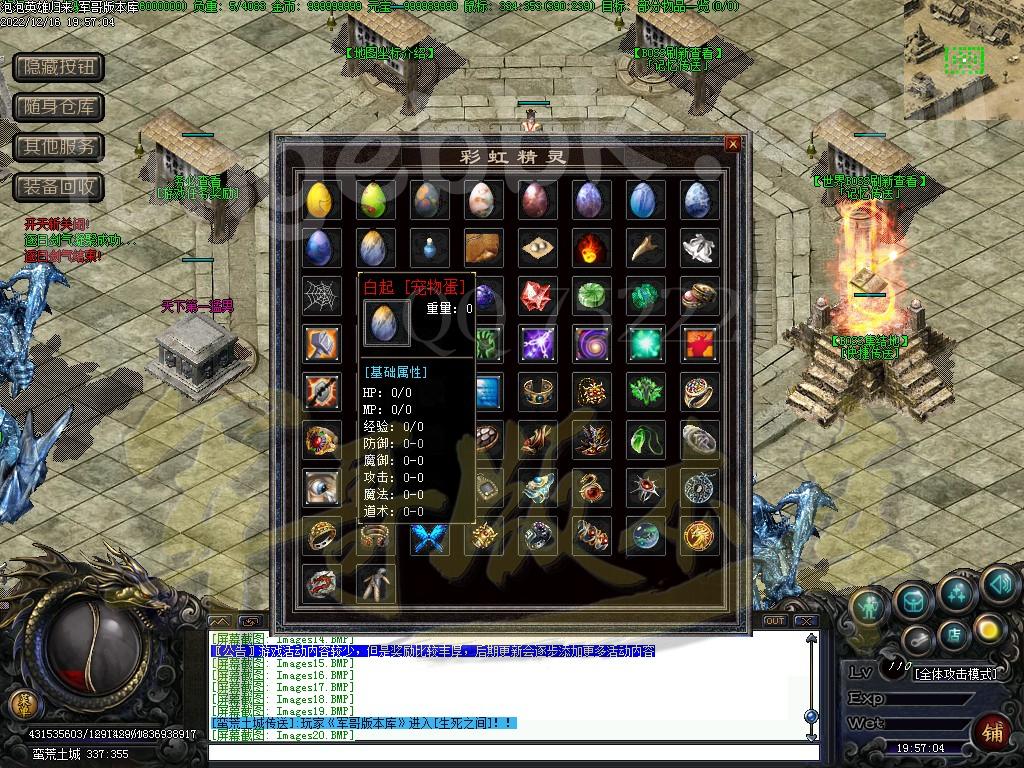Select the yellow pet egg slot
Image resolution: width=1024 pixels, height=768 pixels.
pos(320,199)
